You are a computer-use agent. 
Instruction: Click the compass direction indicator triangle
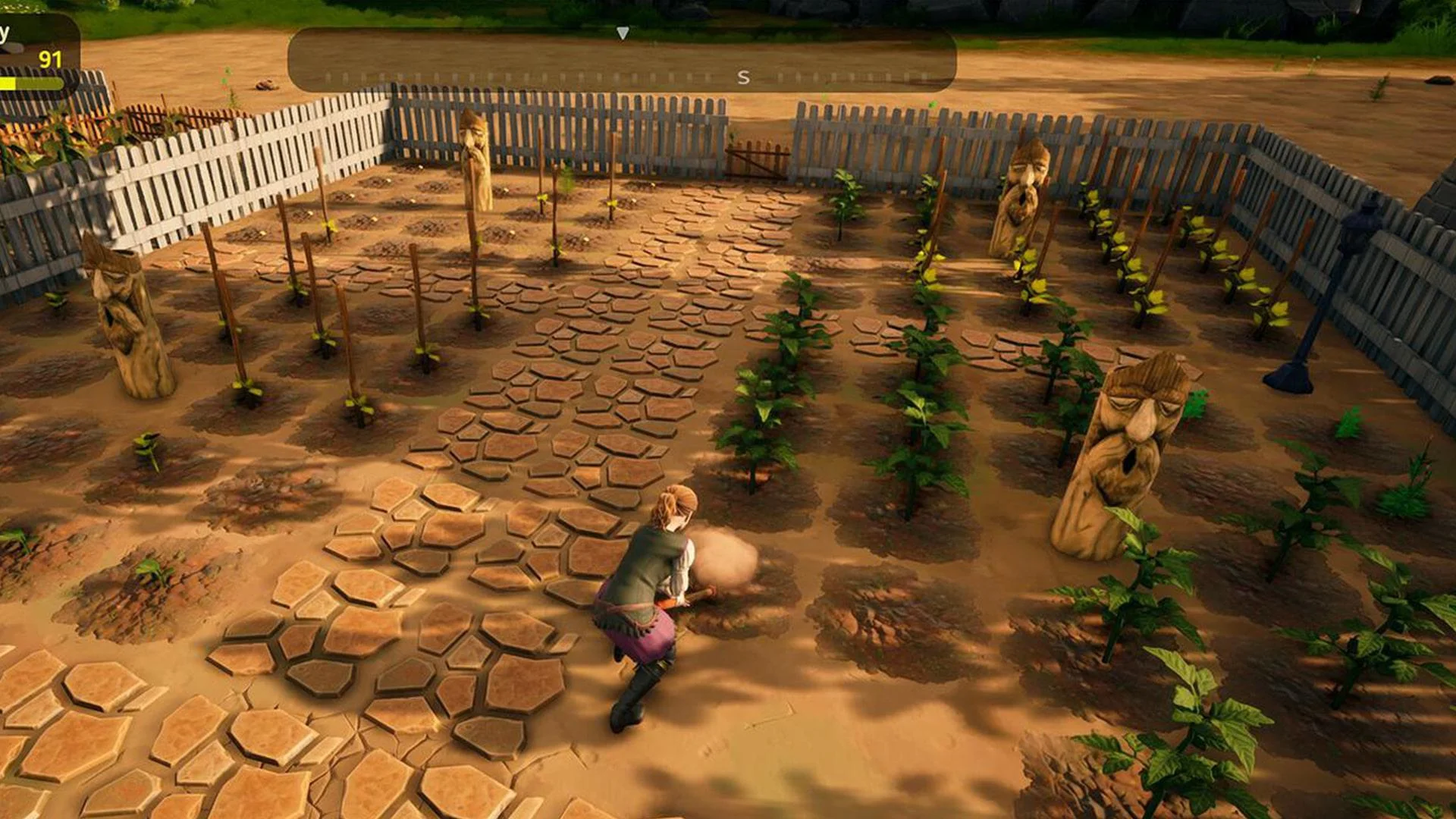coord(623,32)
